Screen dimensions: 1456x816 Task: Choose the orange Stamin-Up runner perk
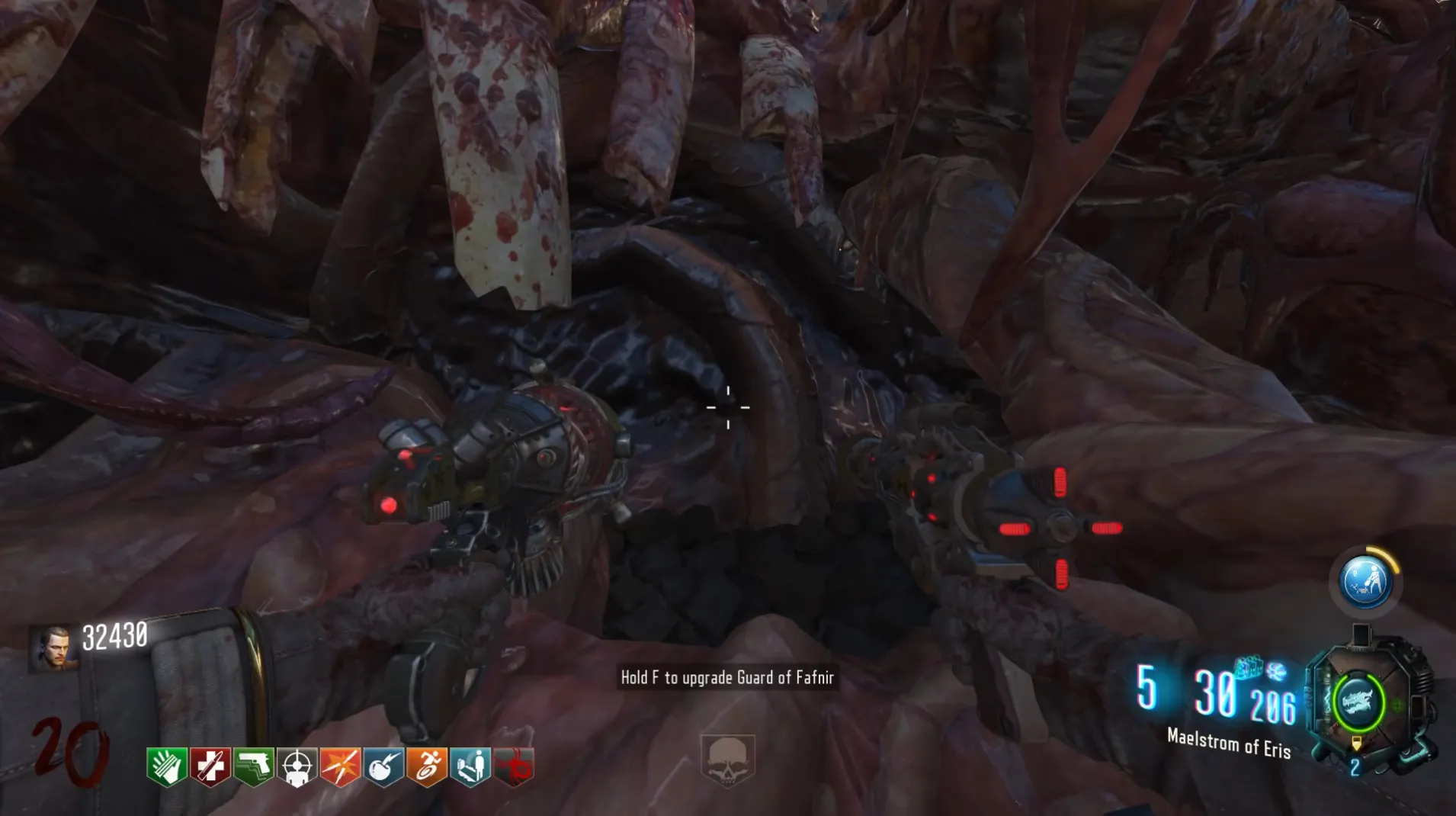tap(427, 766)
